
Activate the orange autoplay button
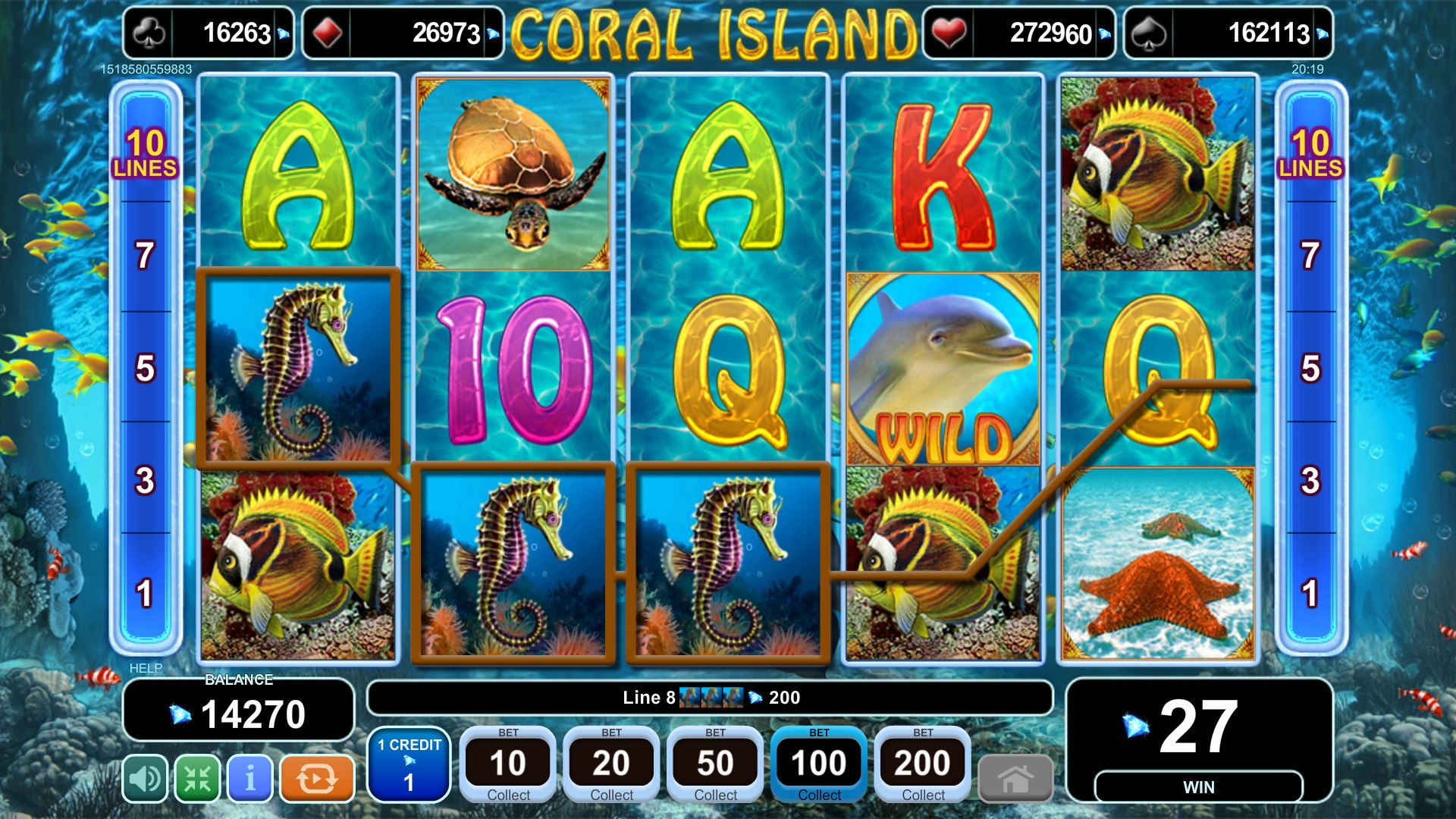[x=317, y=778]
